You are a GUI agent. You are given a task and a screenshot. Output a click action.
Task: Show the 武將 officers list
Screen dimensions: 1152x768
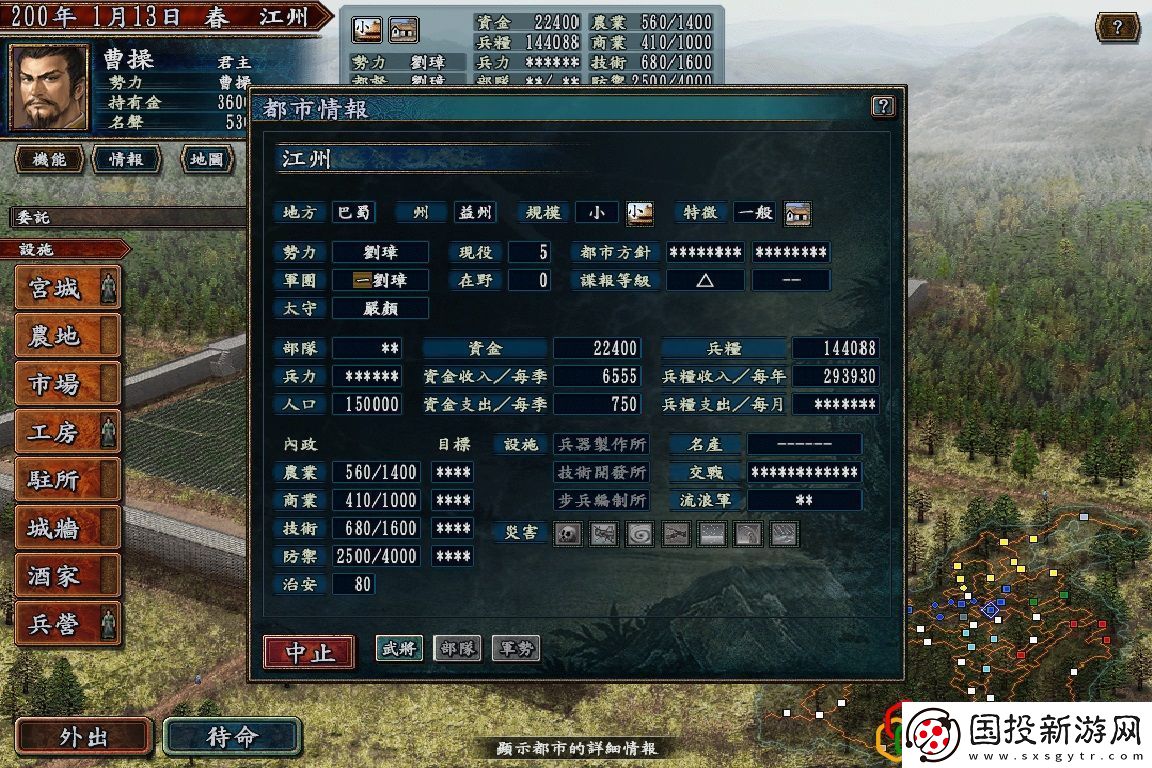(399, 648)
